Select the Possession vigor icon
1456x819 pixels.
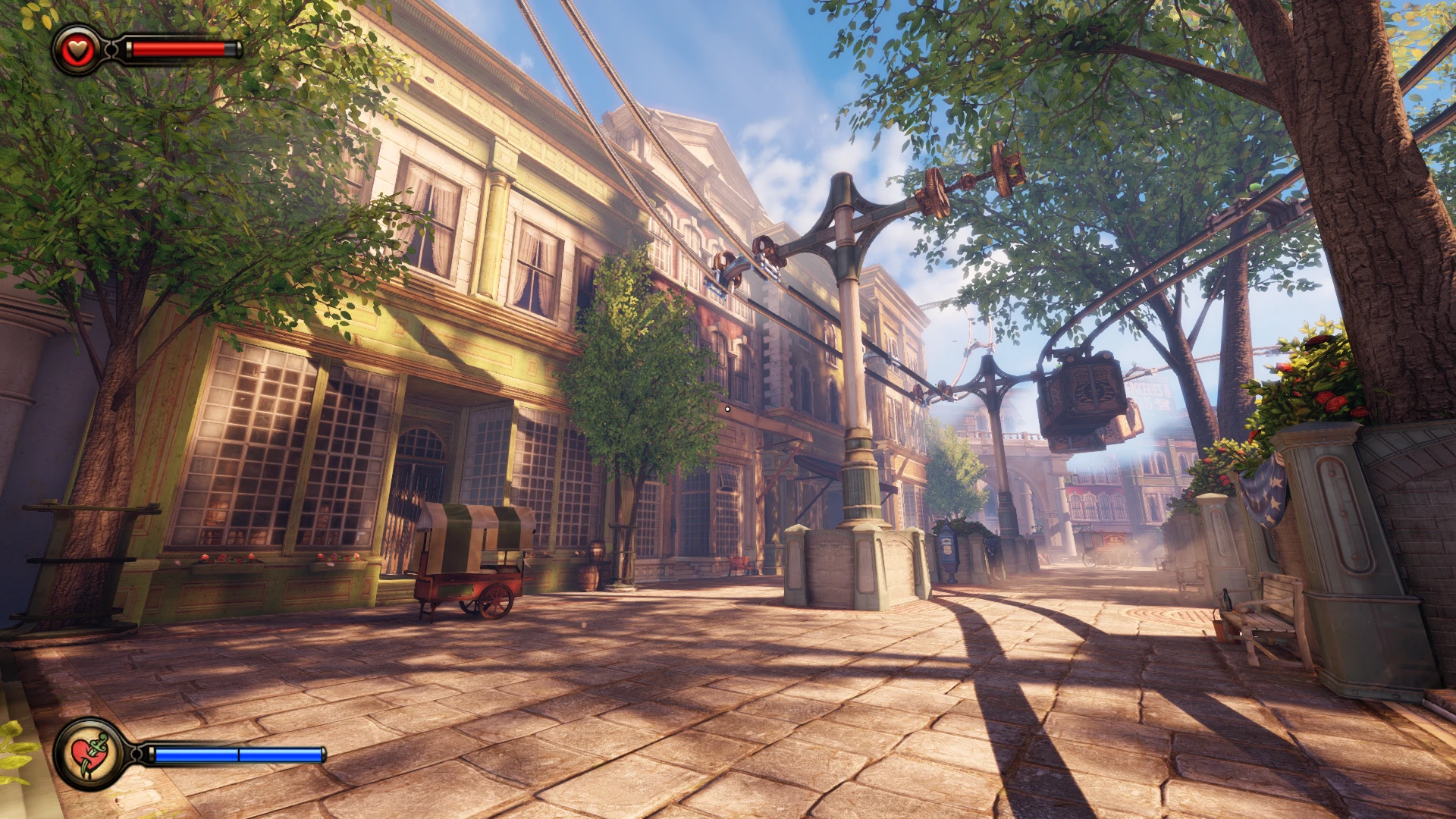(x=89, y=754)
